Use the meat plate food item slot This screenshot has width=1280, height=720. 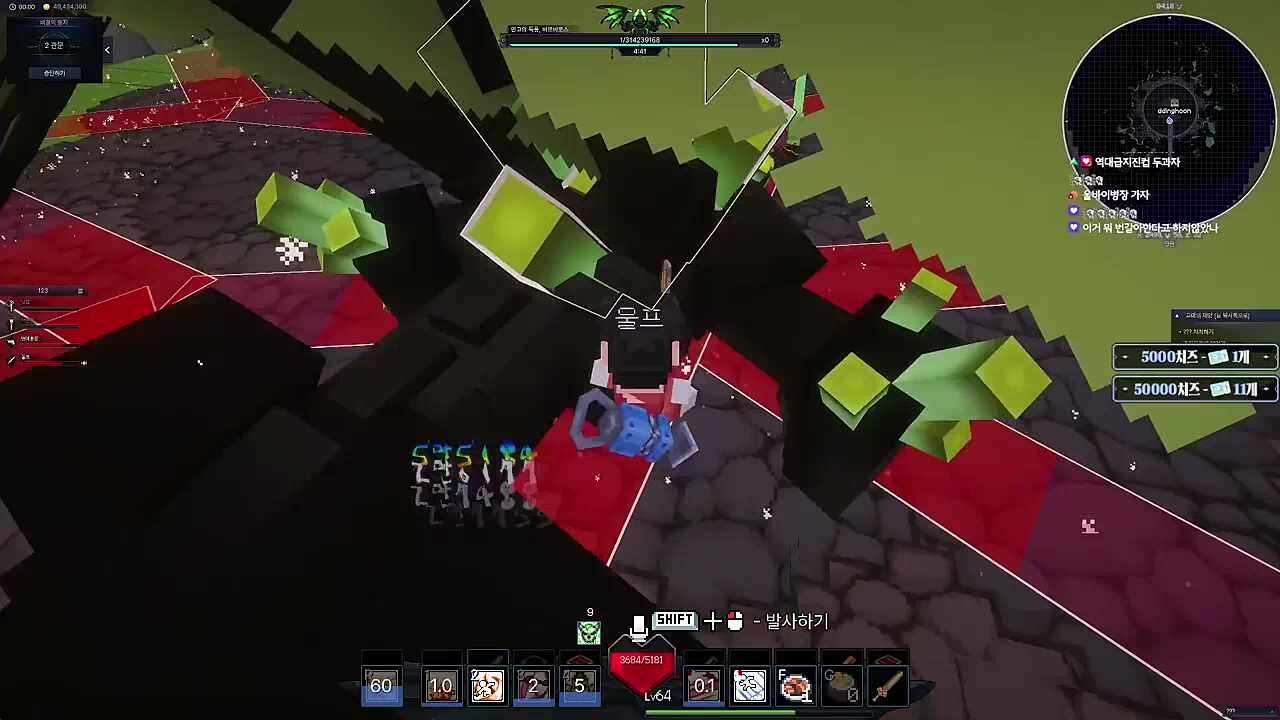[x=795, y=686]
